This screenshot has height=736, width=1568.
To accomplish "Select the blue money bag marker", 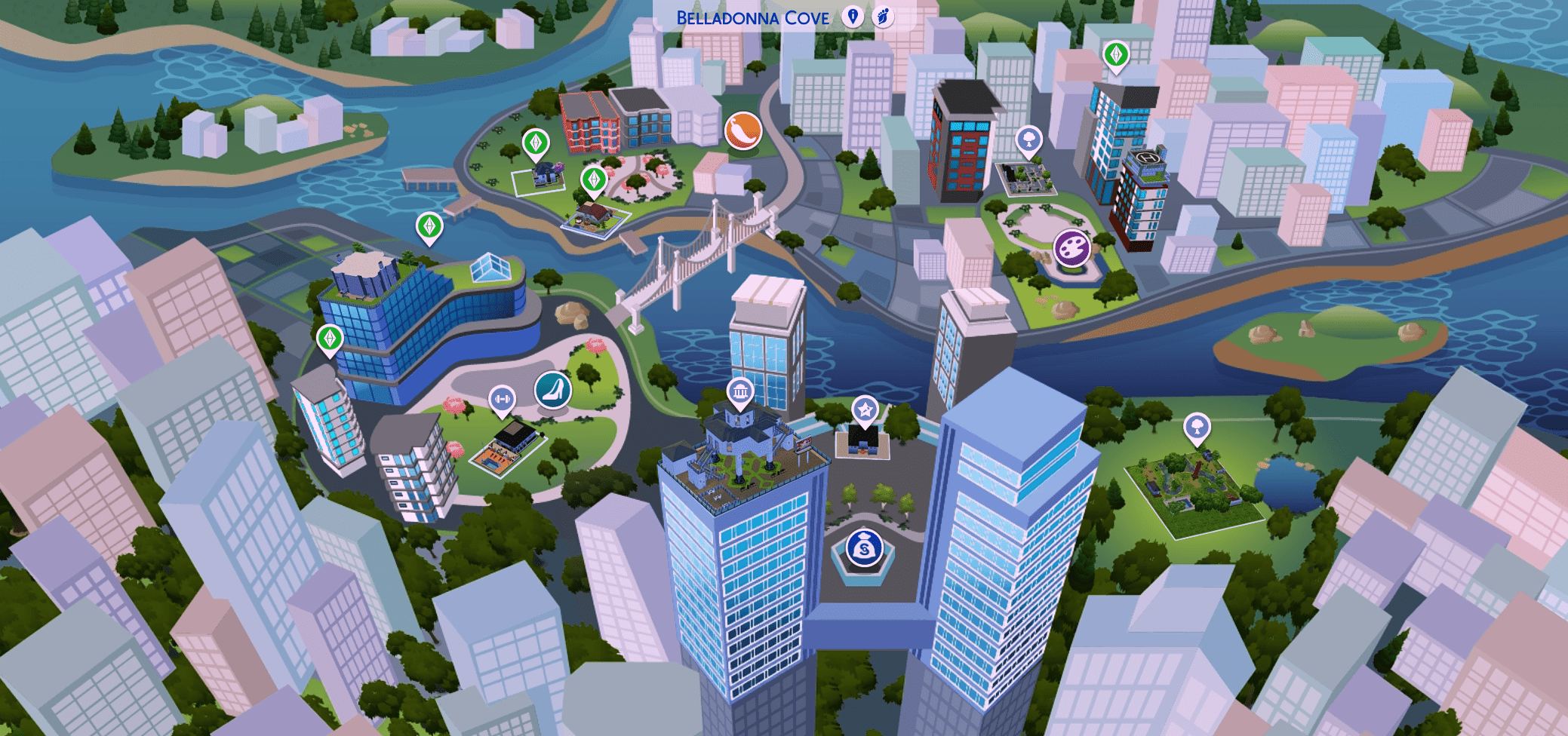I will click(864, 548).
